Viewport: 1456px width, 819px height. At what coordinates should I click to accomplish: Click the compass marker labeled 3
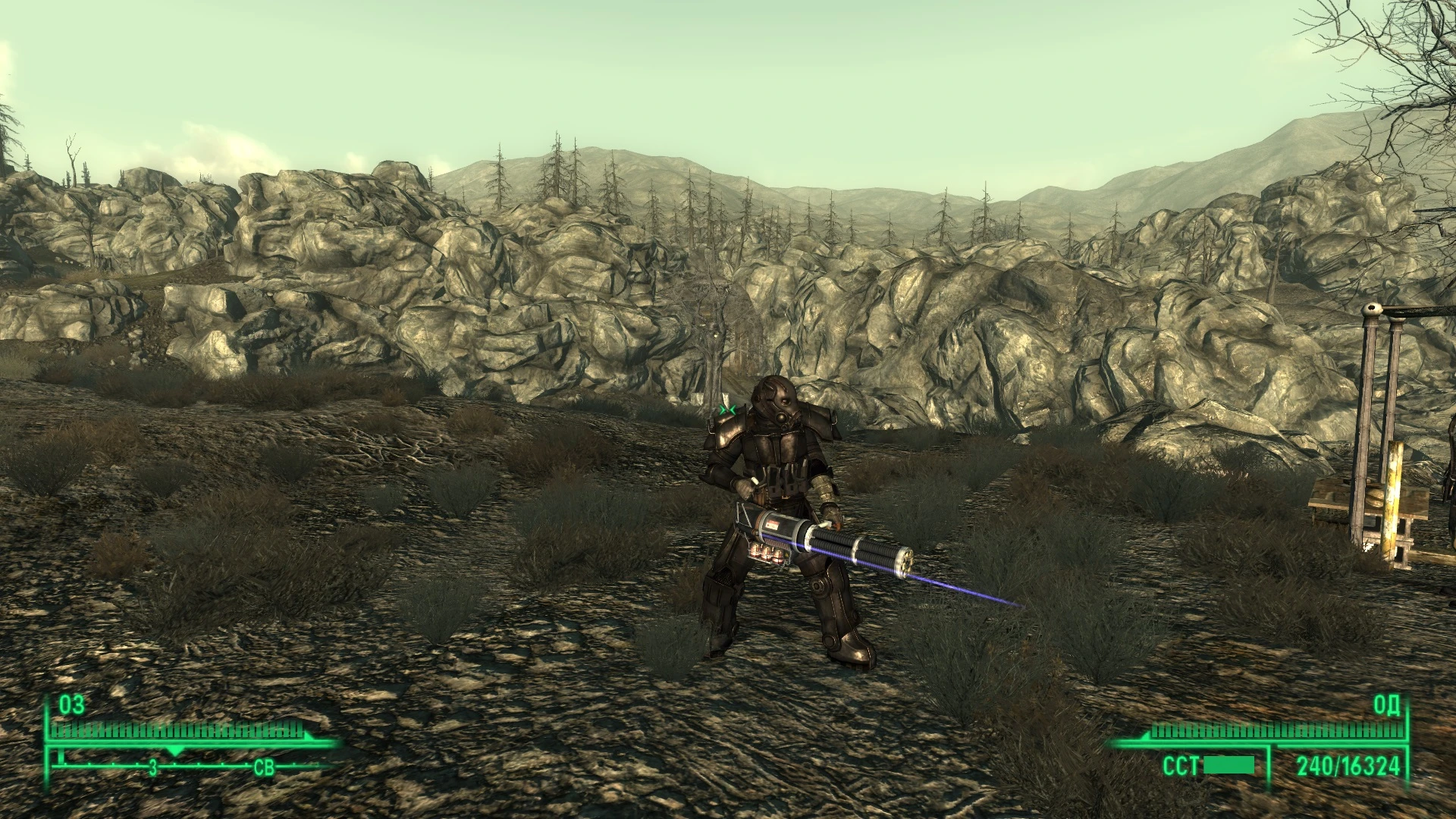pyautogui.click(x=152, y=768)
